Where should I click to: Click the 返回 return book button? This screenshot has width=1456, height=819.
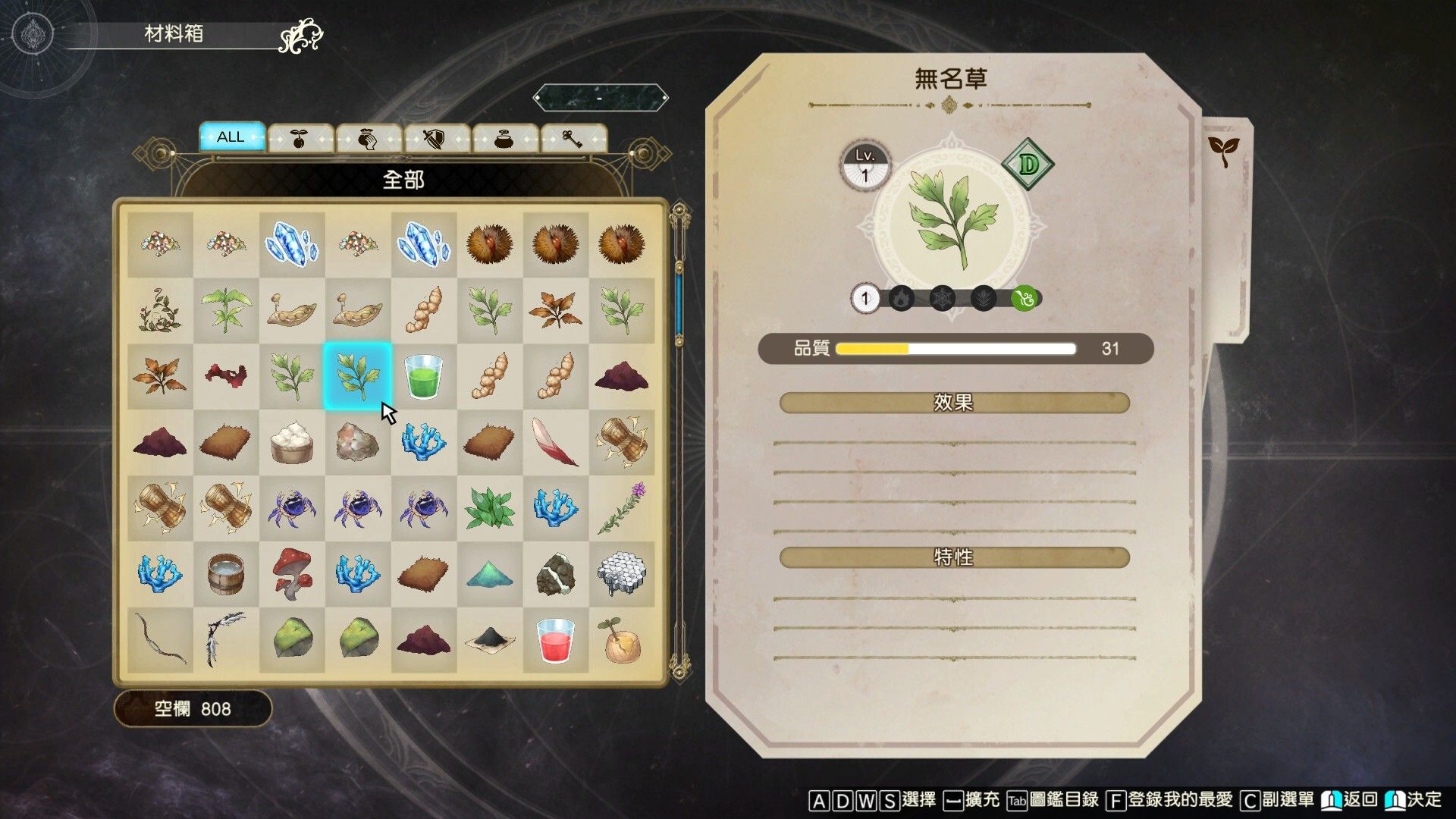(x=1346, y=799)
